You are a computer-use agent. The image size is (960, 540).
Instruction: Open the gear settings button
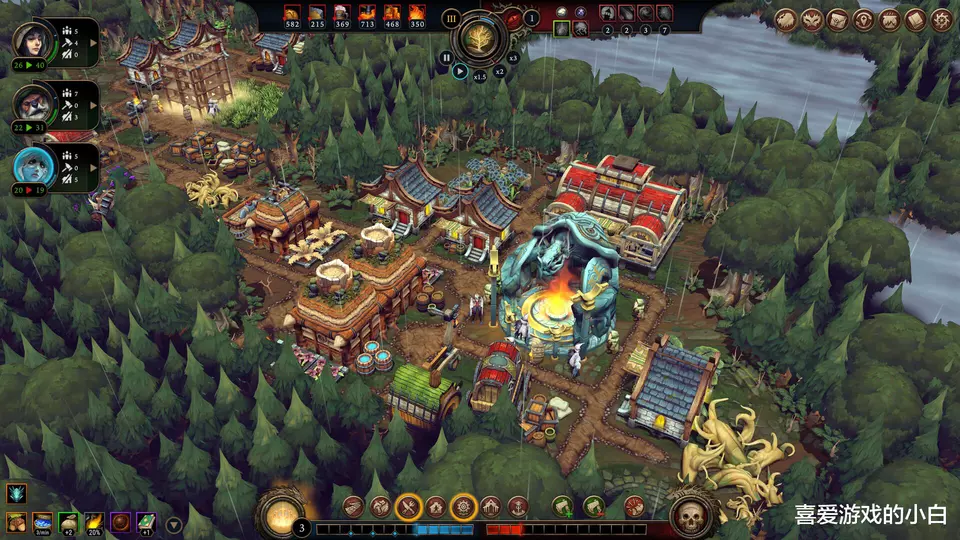pos(942,19)
